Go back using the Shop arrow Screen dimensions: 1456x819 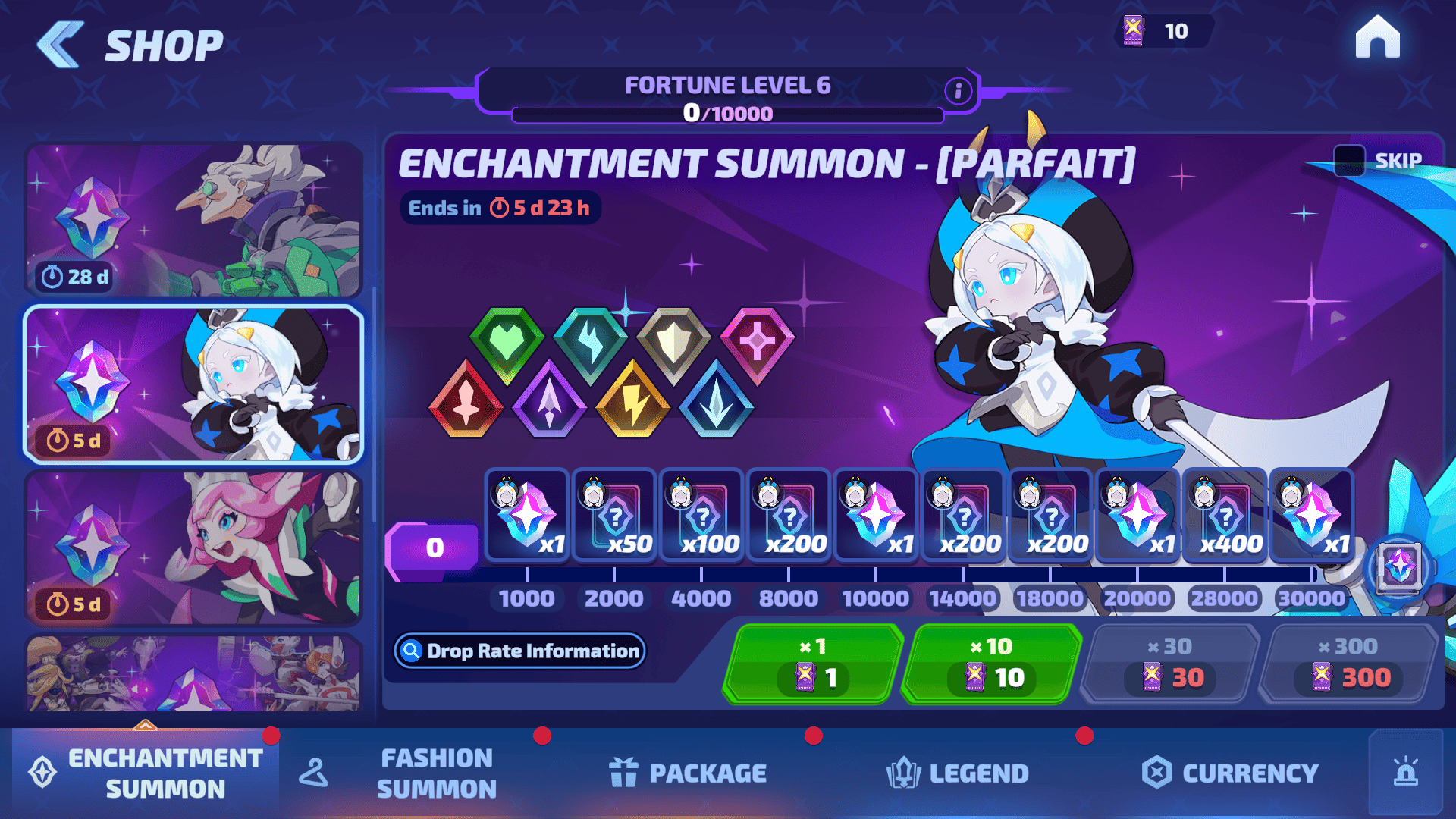tap(61, 45)
